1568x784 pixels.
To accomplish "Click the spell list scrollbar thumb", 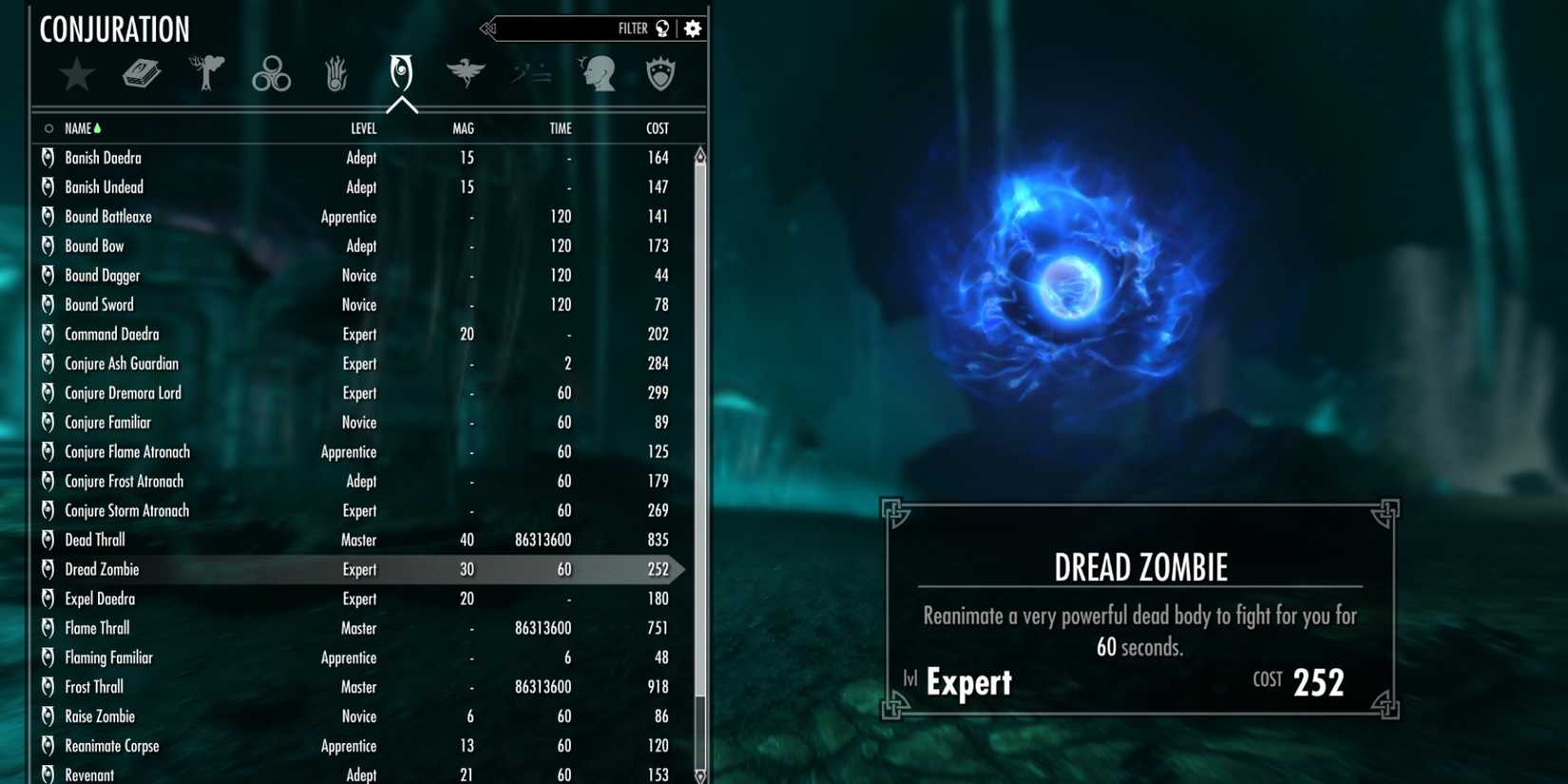I will 699,428.
